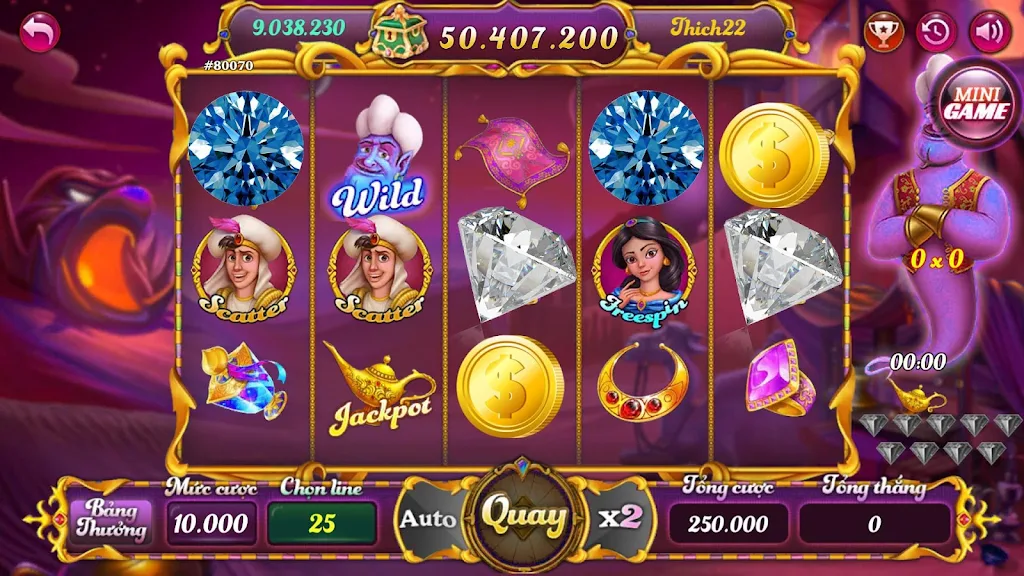The width and height of the screenshot is (1024, 576).
Task: View the spin history clock icon
Action: [937, 31]
